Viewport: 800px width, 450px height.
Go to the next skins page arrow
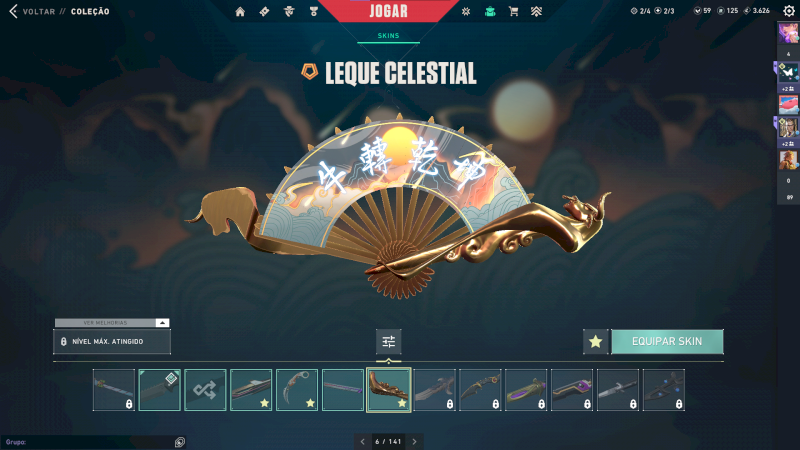tap(414, 441)
